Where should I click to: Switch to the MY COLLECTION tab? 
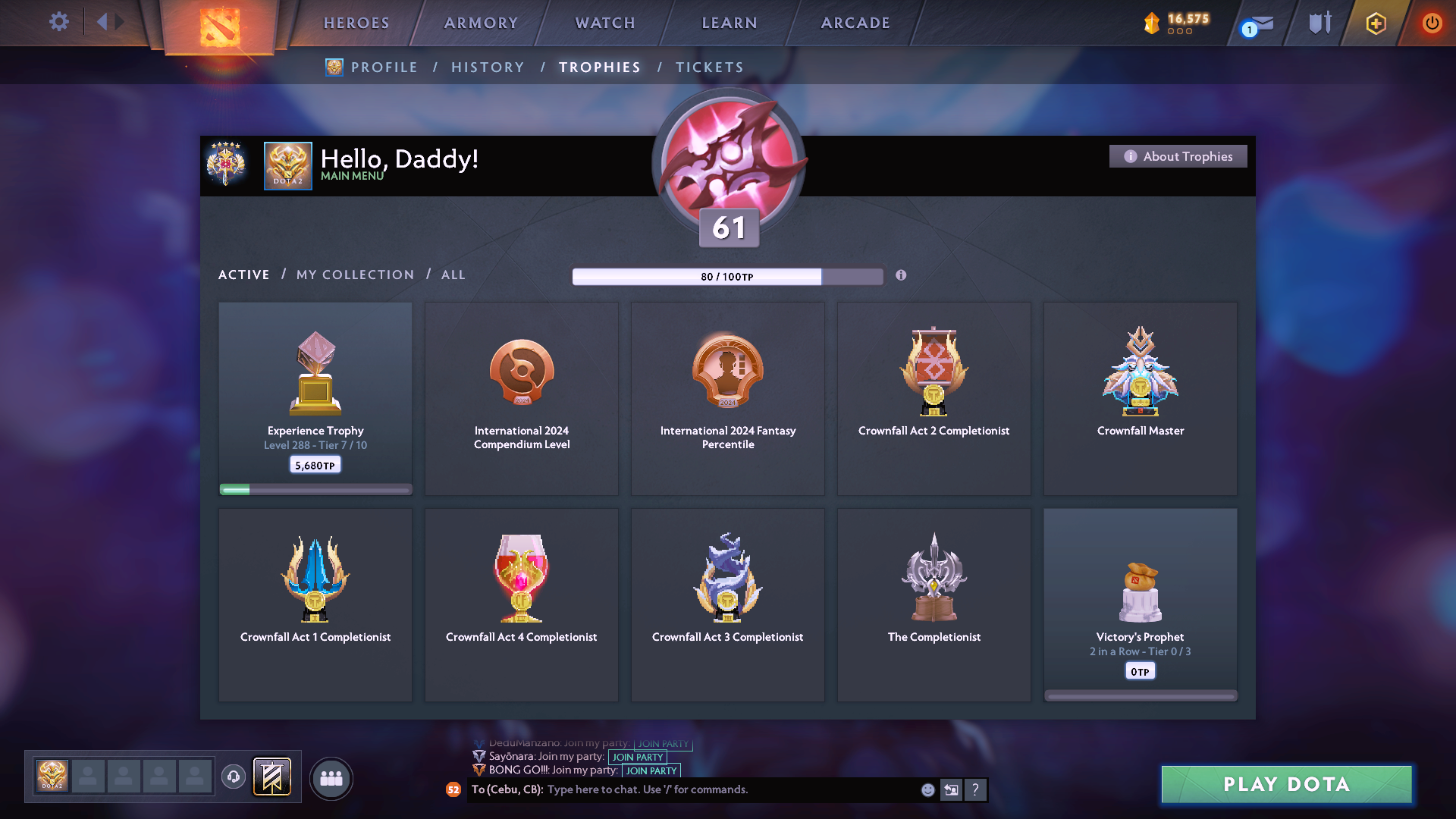[354, 275]
